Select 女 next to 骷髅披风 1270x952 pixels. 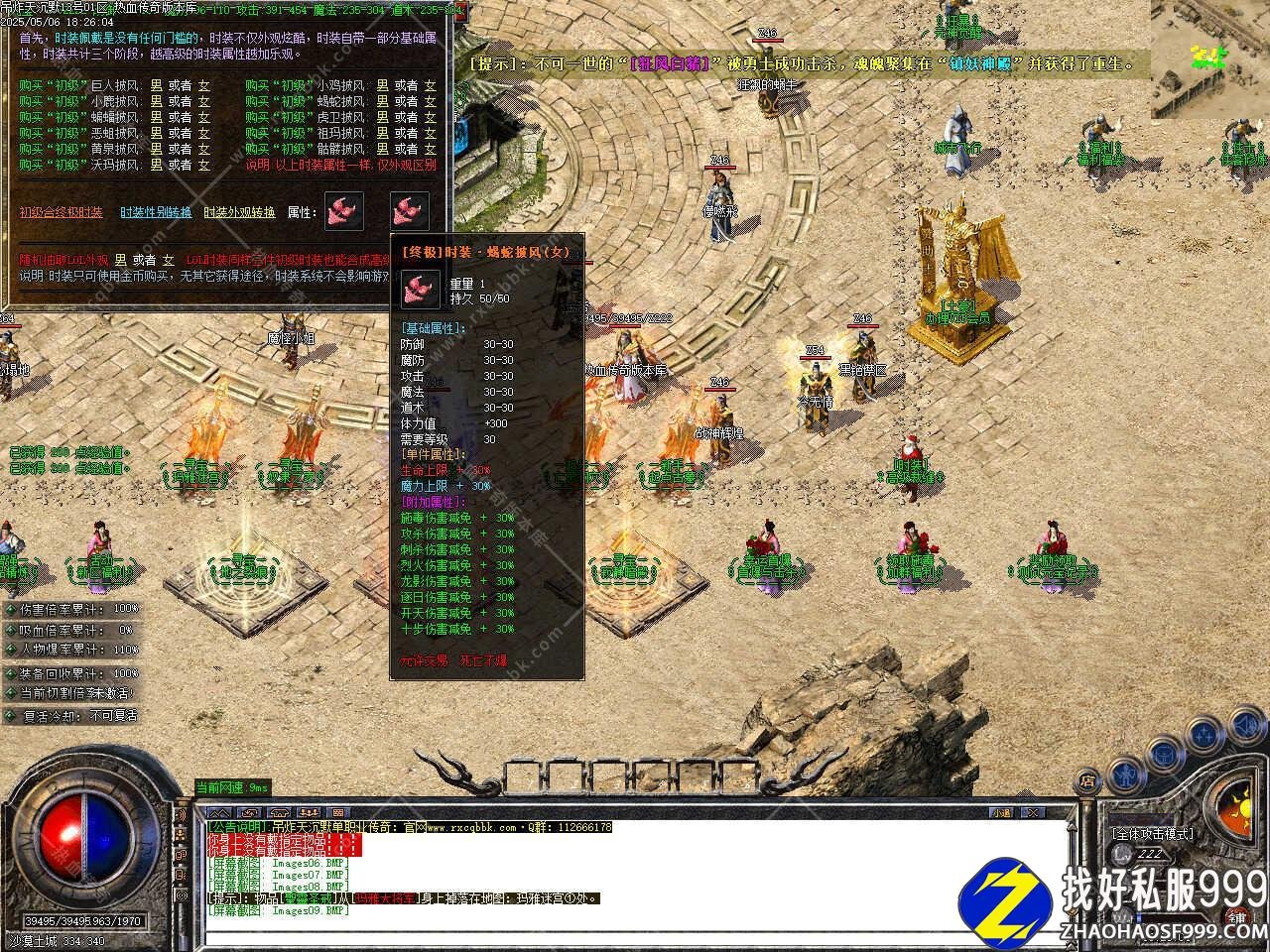click(430, 149)
